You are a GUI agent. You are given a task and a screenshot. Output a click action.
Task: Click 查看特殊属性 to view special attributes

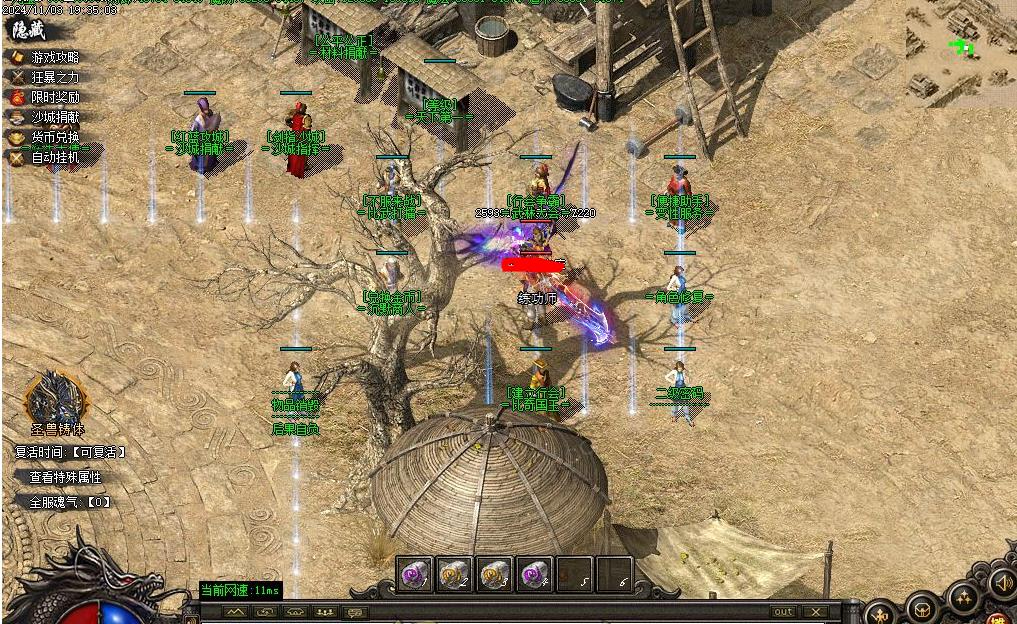click(x=65, y=477)
